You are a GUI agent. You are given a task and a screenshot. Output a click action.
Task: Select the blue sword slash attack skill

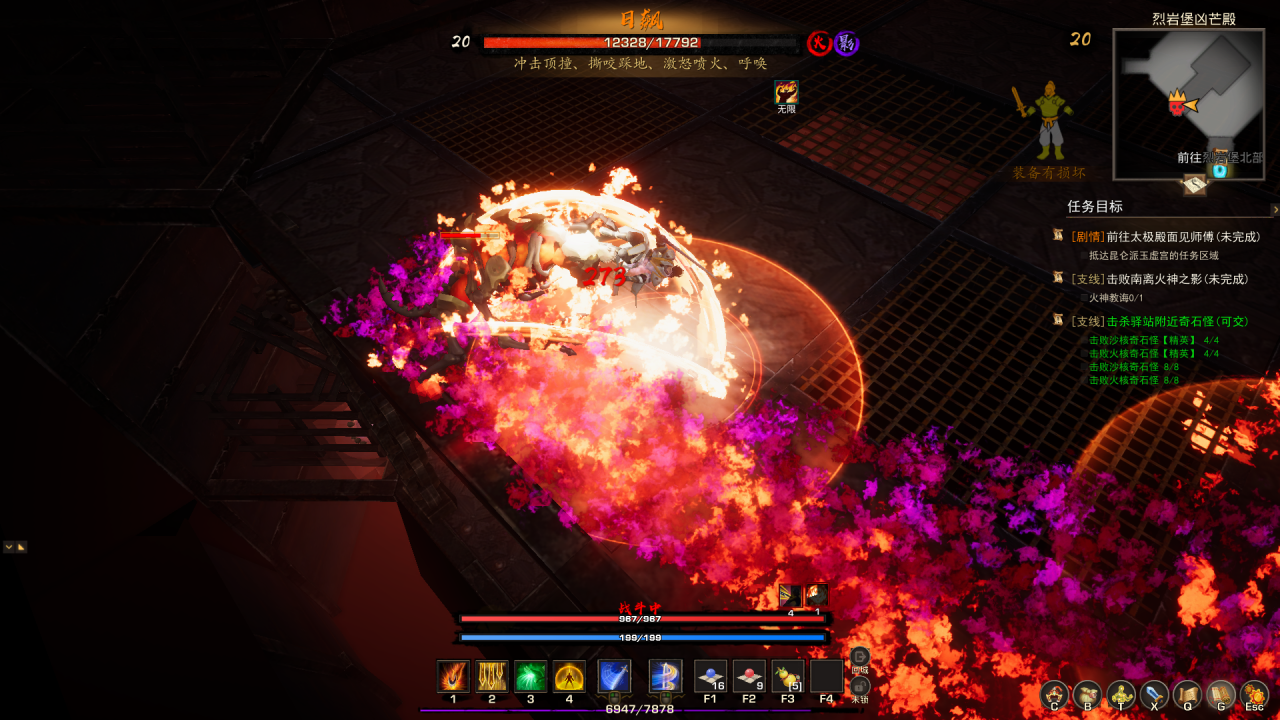(x=614, y=676)
